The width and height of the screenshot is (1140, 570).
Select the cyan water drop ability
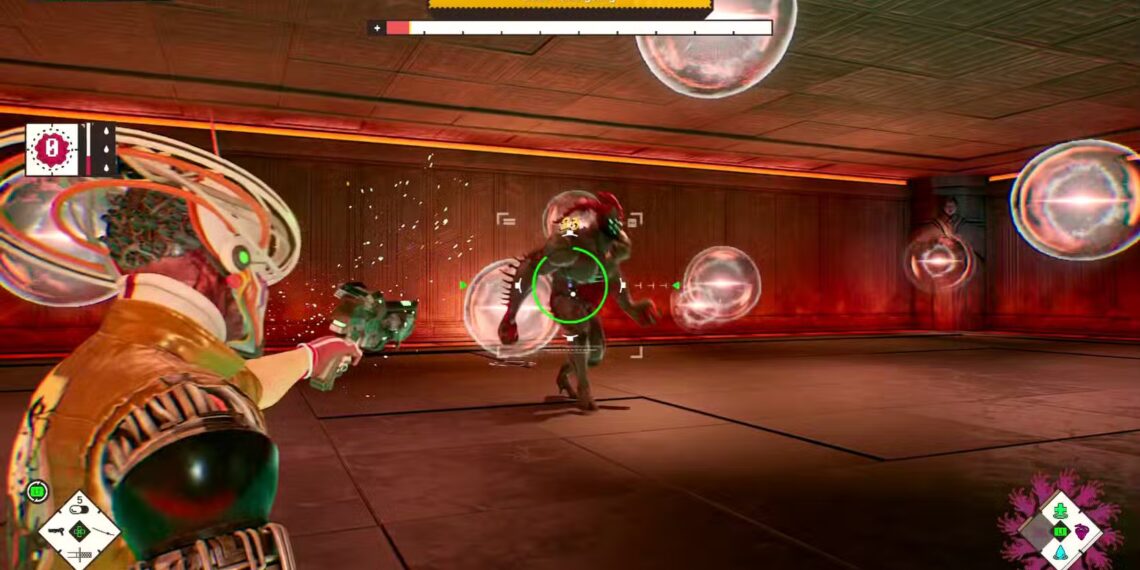point(1059,551)
